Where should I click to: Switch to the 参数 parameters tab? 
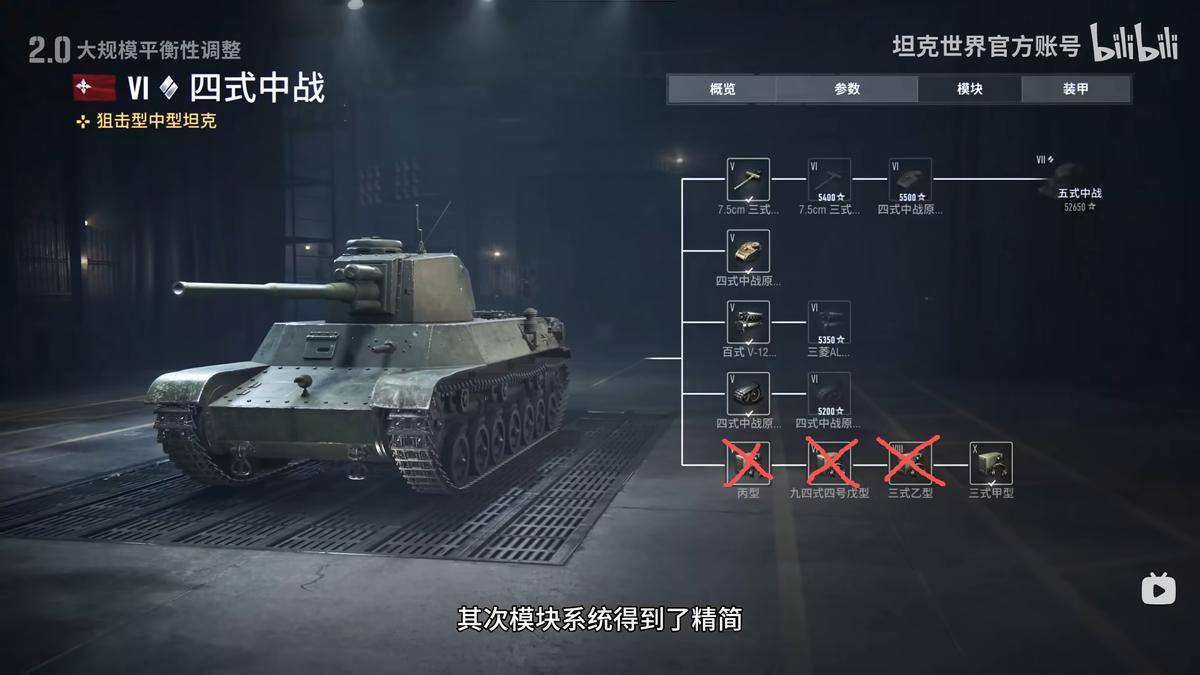click(847, 89)
